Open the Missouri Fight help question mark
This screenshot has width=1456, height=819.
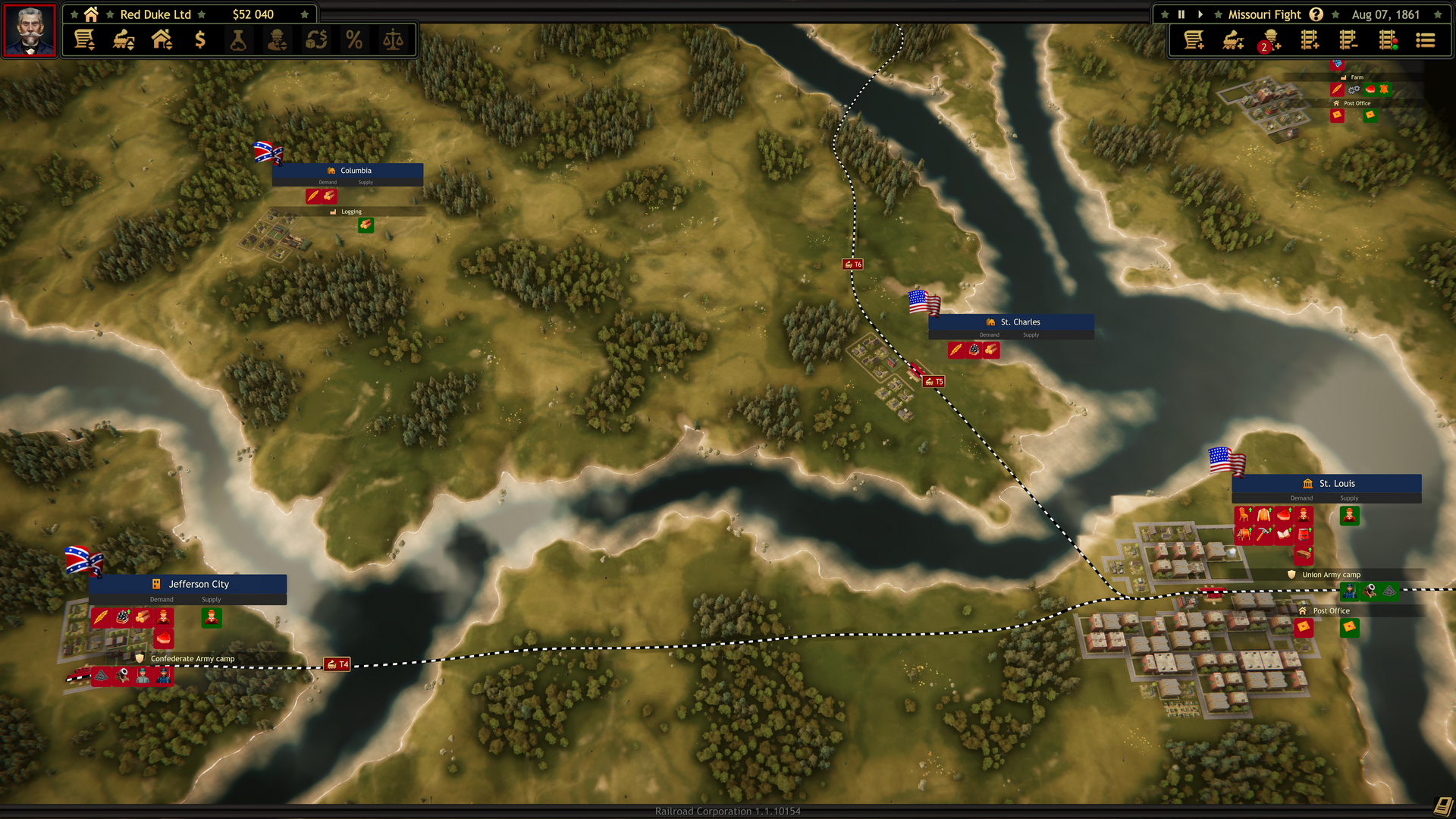tap(1316, 14)
